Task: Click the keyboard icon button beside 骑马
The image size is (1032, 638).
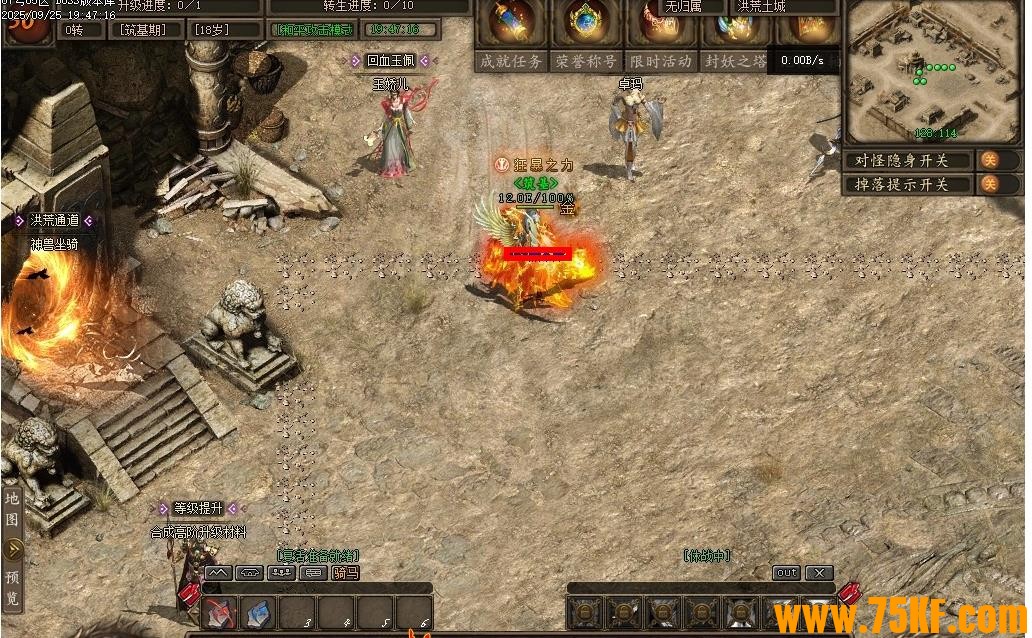Action: (x=314, y=573)
